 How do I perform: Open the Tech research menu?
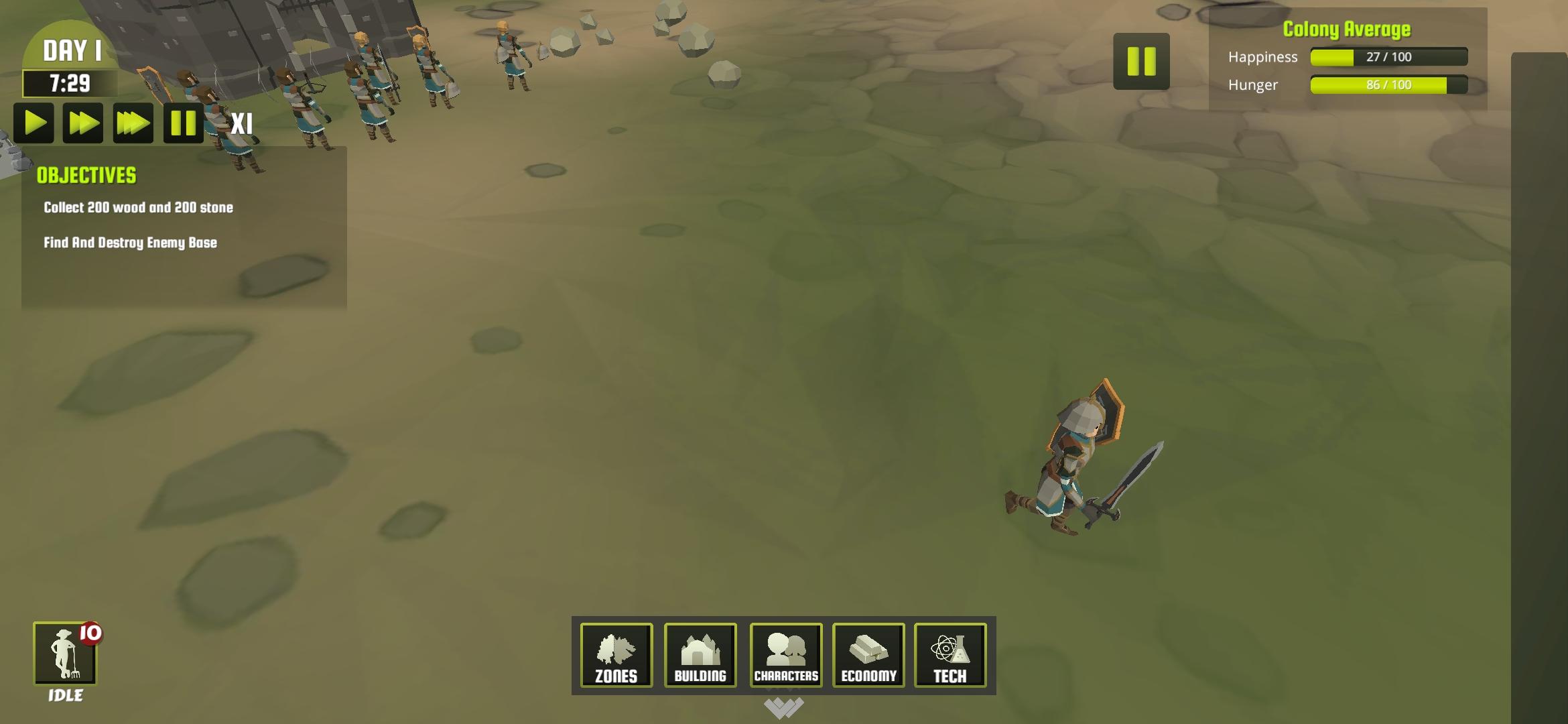coord(952,656)
